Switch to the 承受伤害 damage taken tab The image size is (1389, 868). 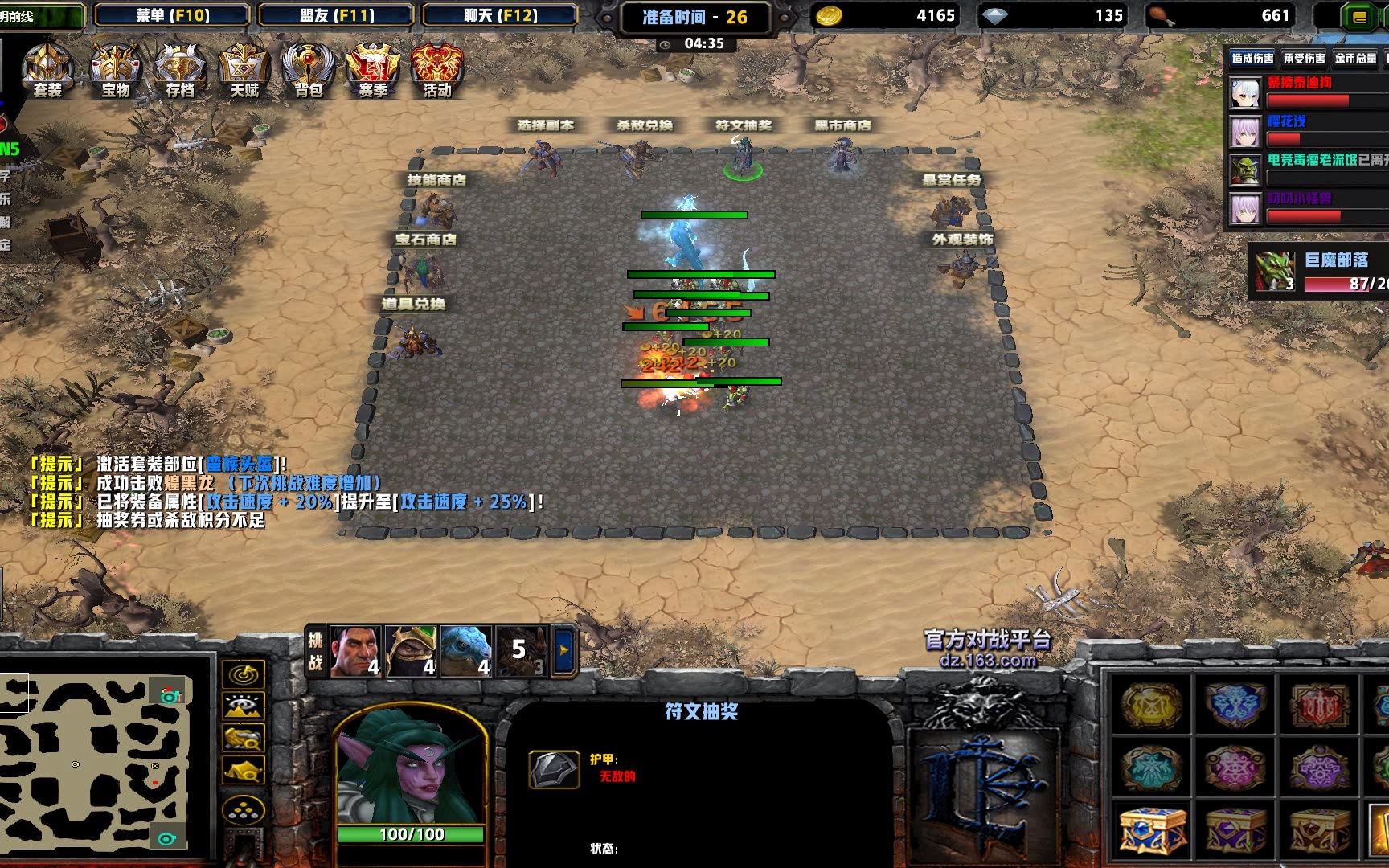tap(1304, 58)
